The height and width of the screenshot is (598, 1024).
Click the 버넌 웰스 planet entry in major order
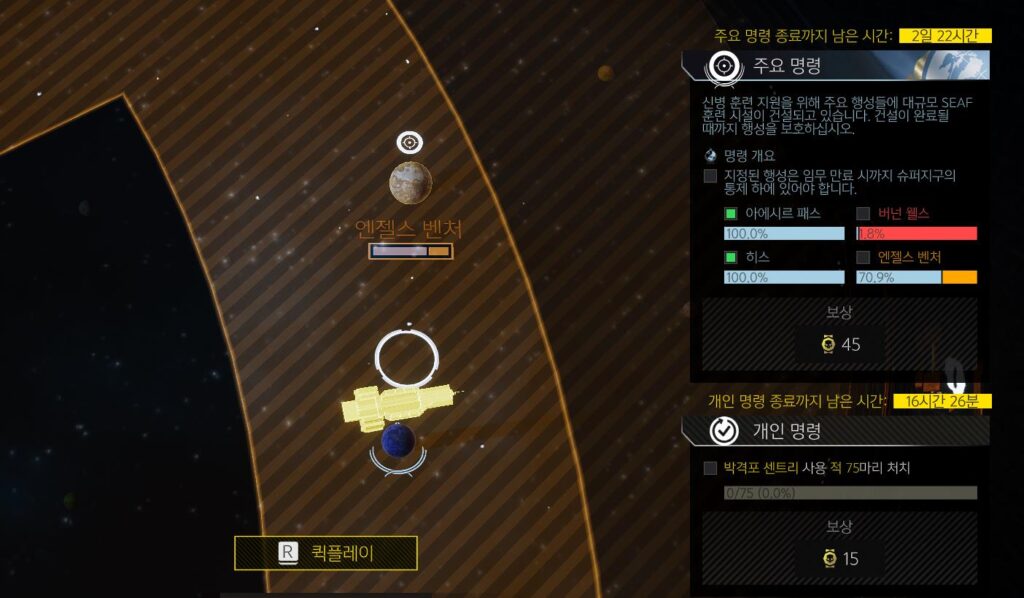[903, 214]
